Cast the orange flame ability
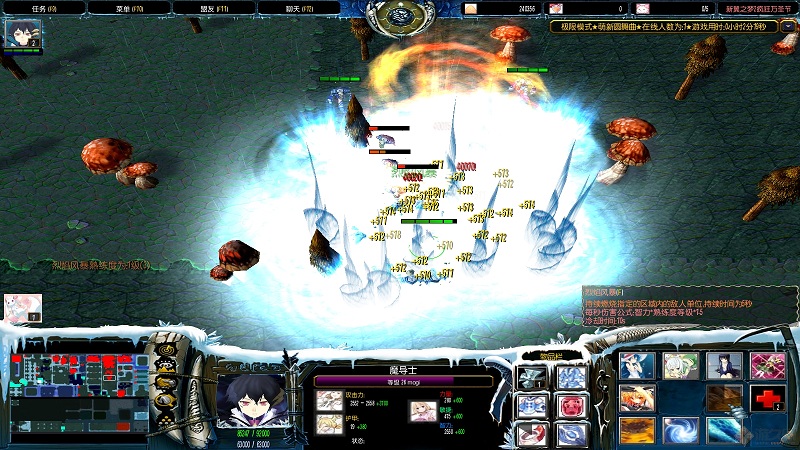The height and width of the screenshot is (450, 800). (x=637, y=431)
